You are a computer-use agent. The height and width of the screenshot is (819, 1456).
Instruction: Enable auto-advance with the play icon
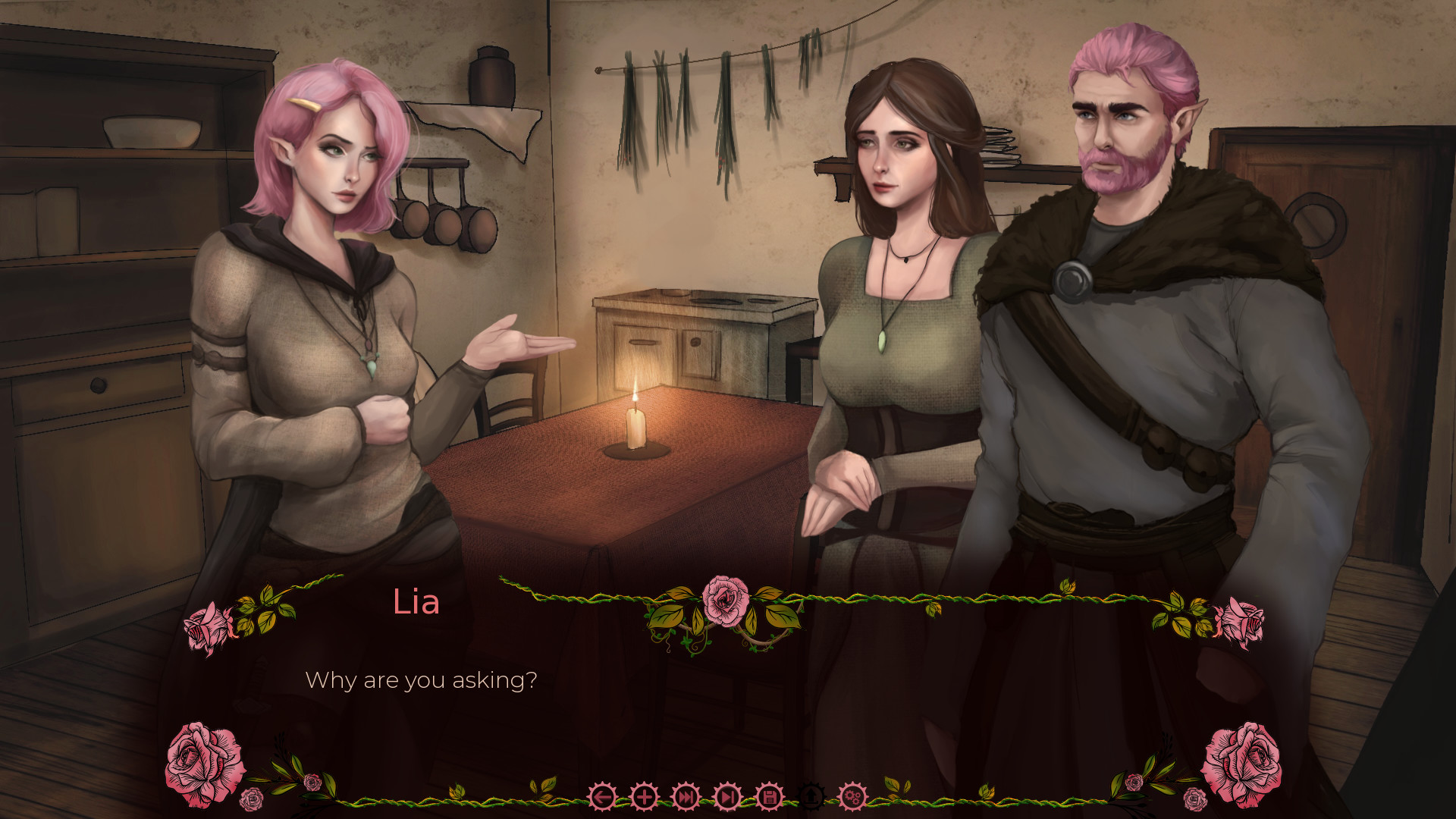point(726,796)
